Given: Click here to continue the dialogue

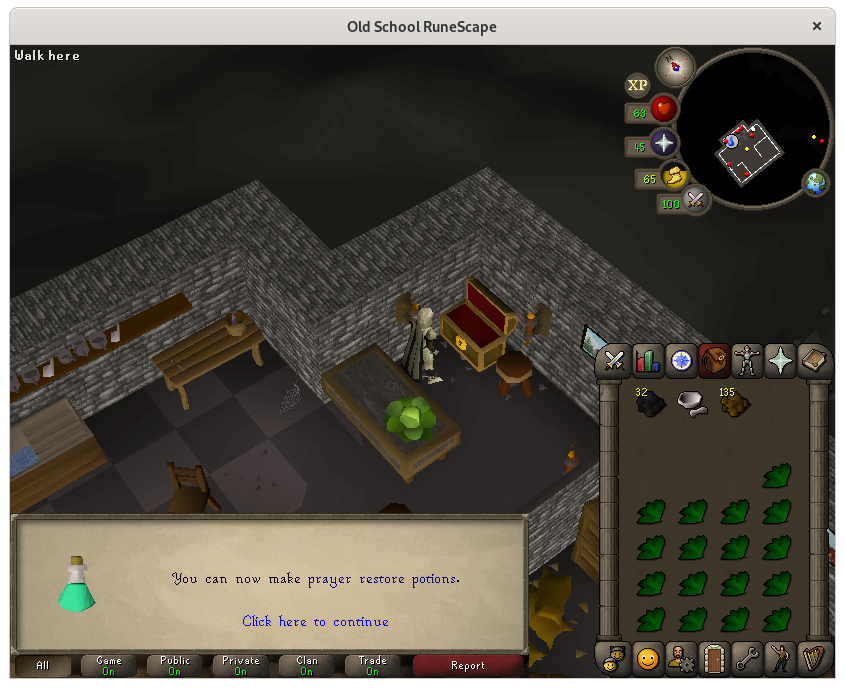Looking at the screenshot, I should (315, 621).
